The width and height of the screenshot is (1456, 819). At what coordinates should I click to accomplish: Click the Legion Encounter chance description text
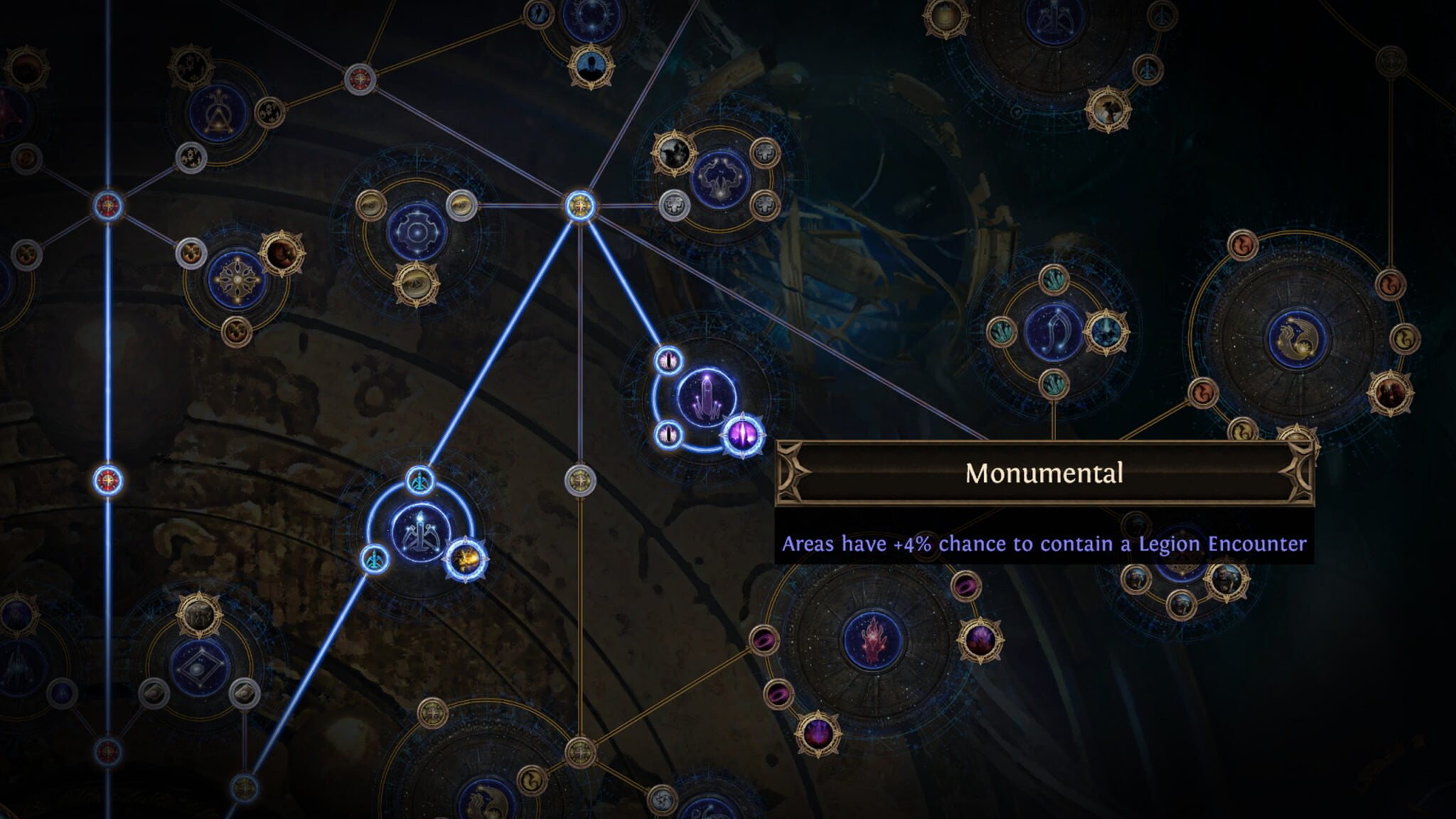[x=1045, y=544]
